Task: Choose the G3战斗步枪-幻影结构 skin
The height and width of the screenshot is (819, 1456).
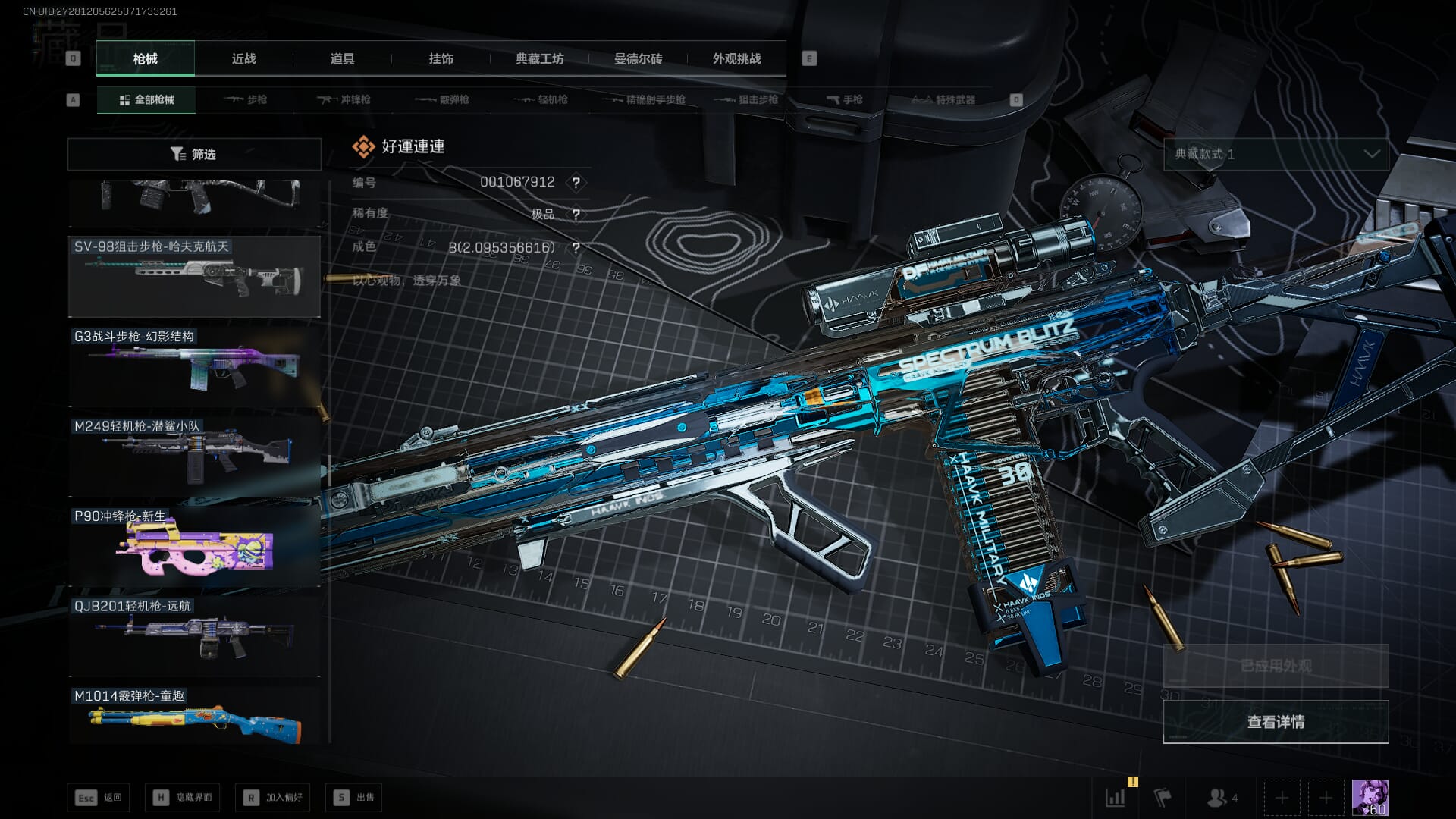Action: point(194,366)
